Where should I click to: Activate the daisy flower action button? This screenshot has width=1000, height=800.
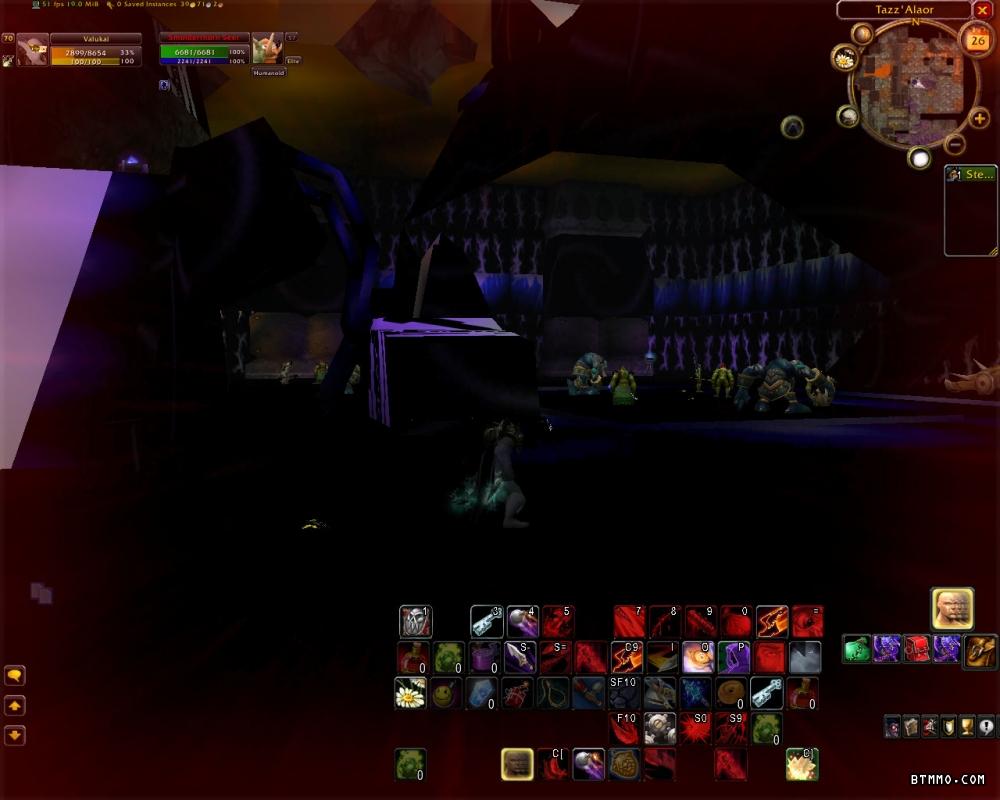click(x=410, y=692)
